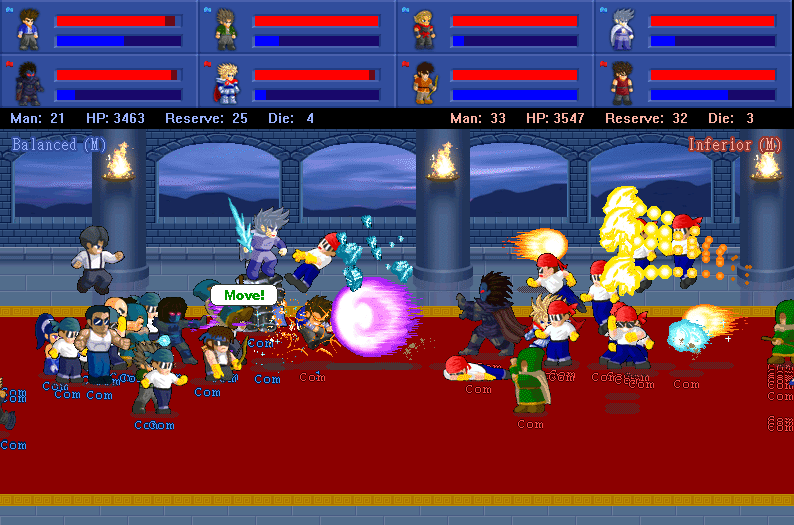Click the blond caped knight portrait
This screenshot has width=794, height=525.
point(226,81)
